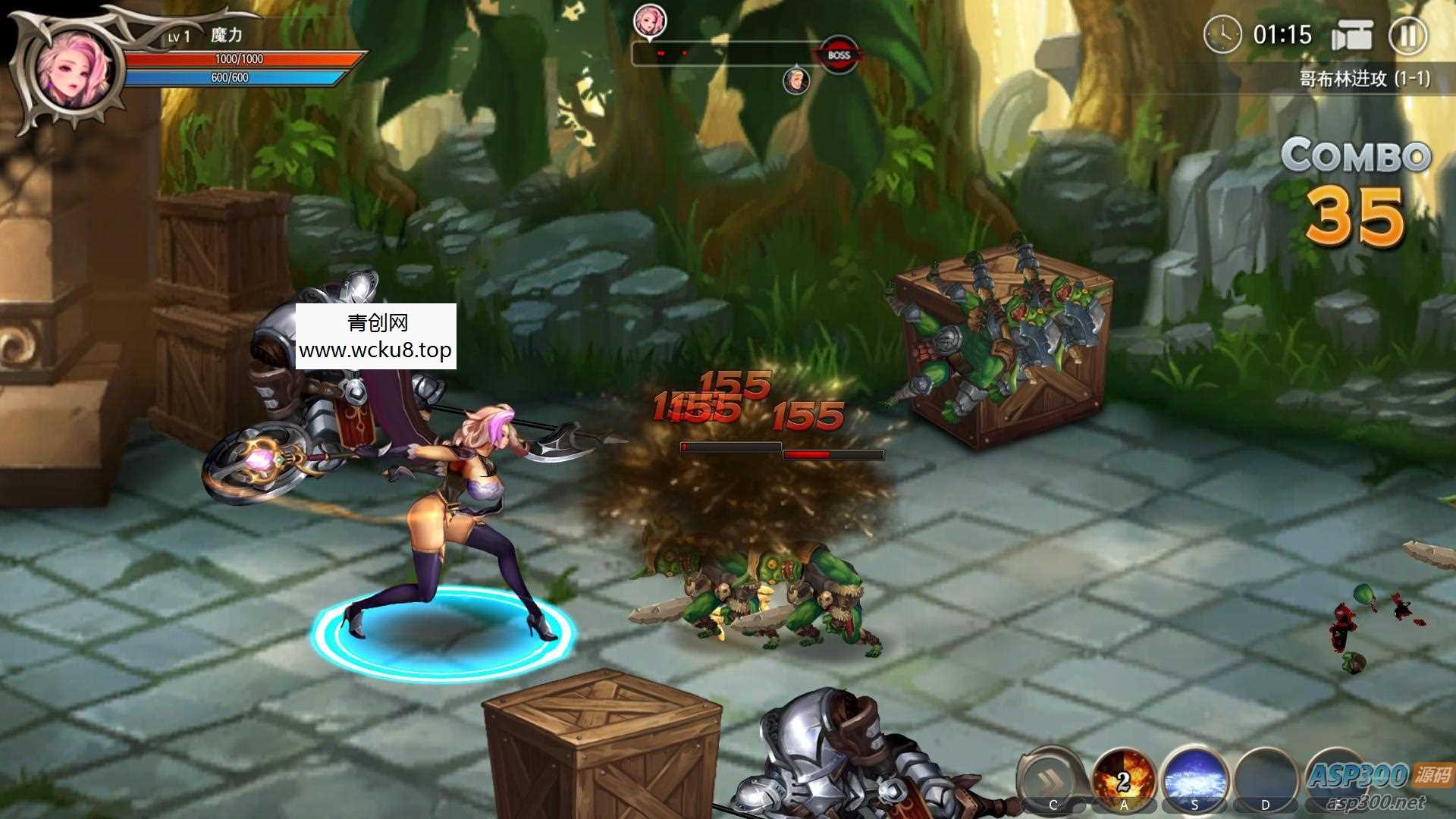Image resolution: width=1456 pixels, height=819 pixels.
Task: Use the double-arrow dash skill
Action: click(1052, 779)
